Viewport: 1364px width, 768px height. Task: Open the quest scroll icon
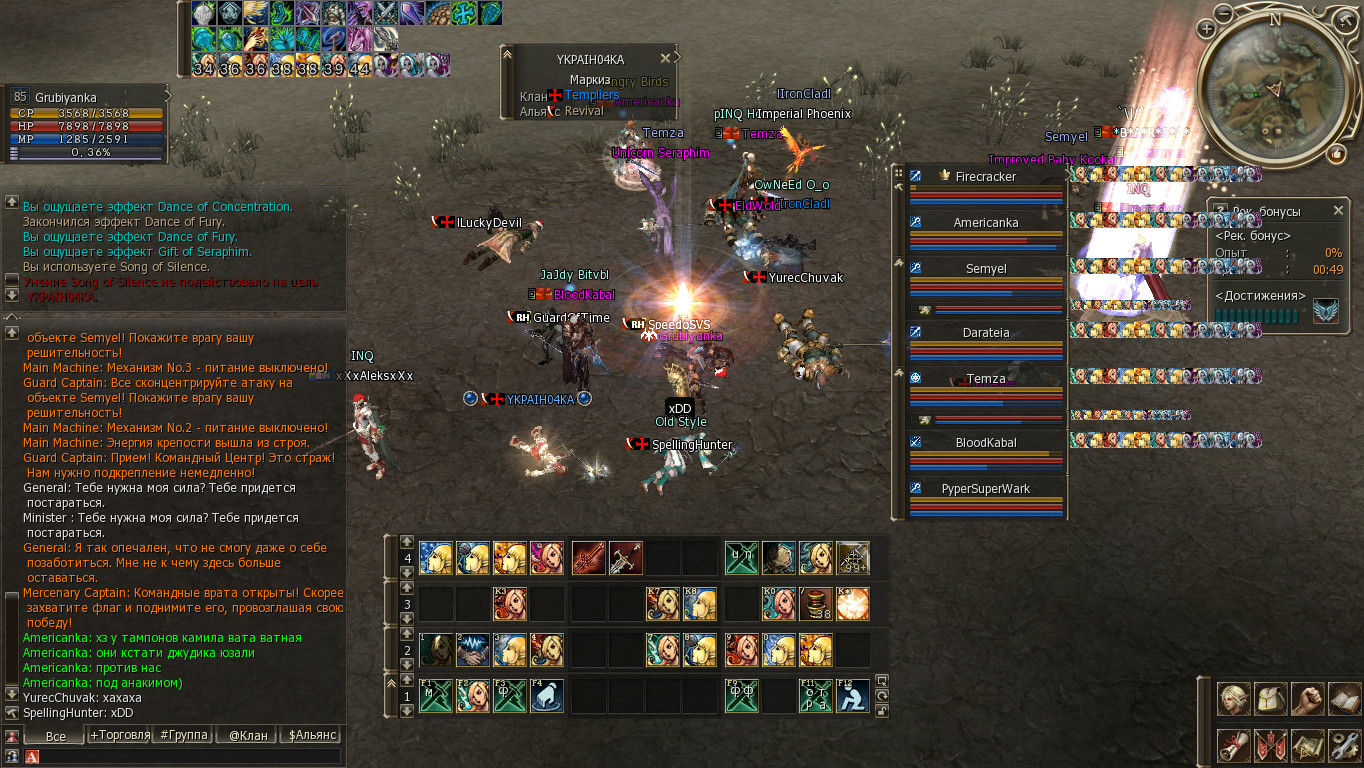(x=1233, y=745)
